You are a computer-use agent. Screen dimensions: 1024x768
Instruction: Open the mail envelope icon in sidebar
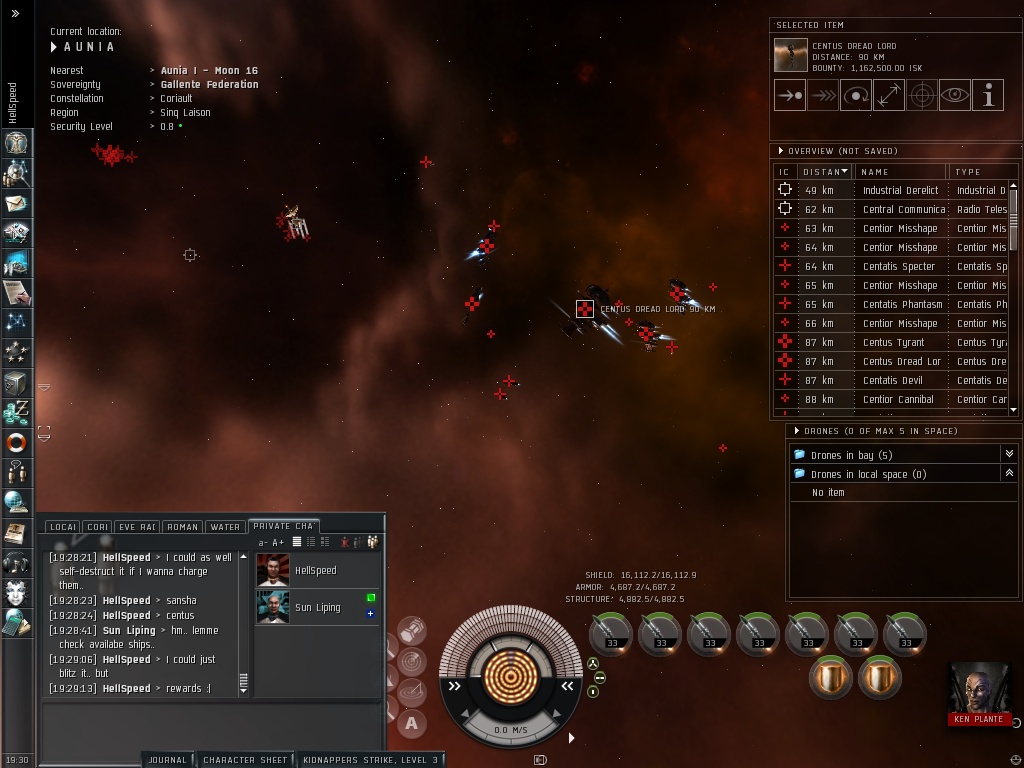click(16, 203)
